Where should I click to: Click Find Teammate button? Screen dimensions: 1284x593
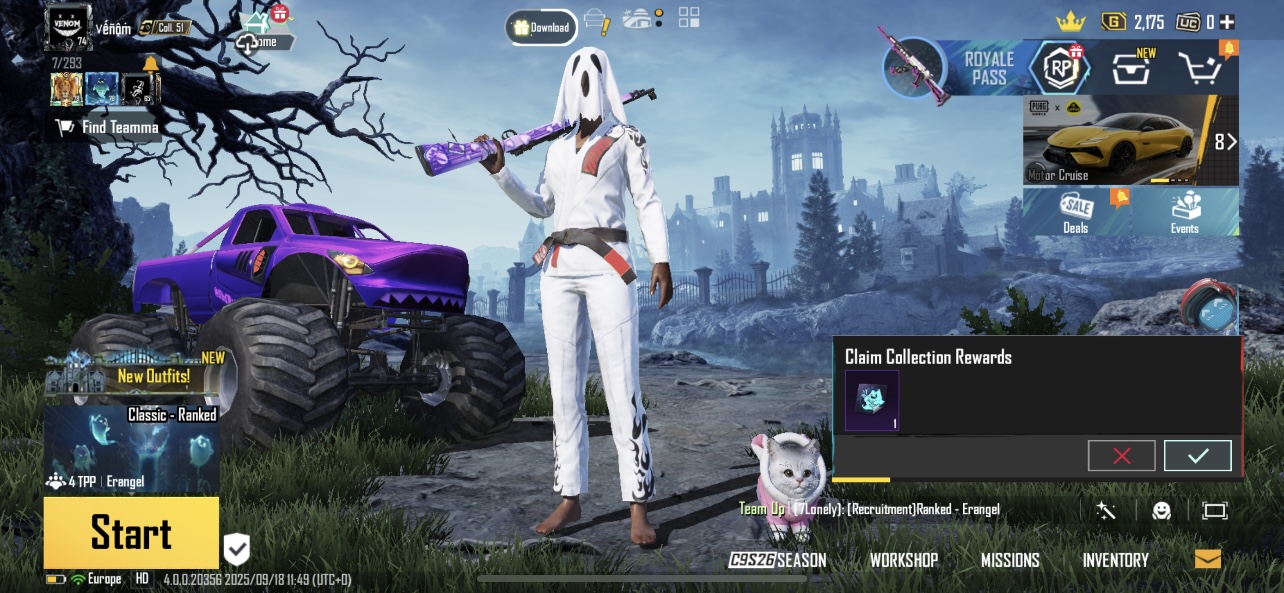coord(108,127)
